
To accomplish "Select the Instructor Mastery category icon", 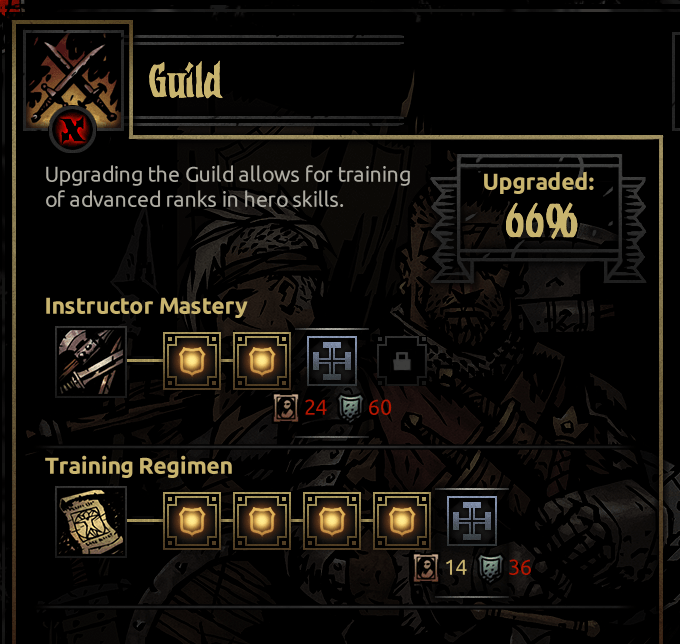I will [x=91, y=361].
